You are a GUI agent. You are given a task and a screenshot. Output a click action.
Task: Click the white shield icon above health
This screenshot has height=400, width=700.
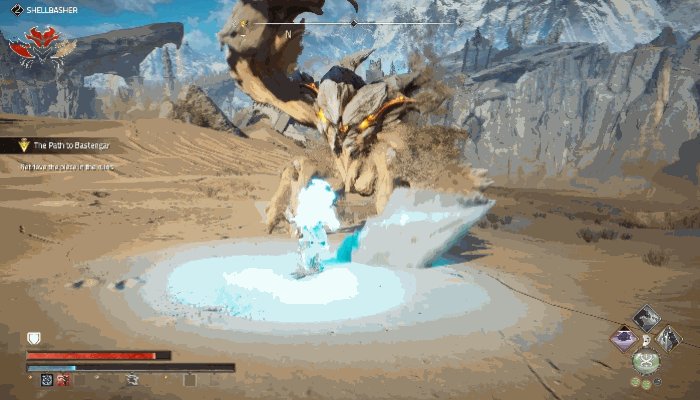tap(33, 340)
